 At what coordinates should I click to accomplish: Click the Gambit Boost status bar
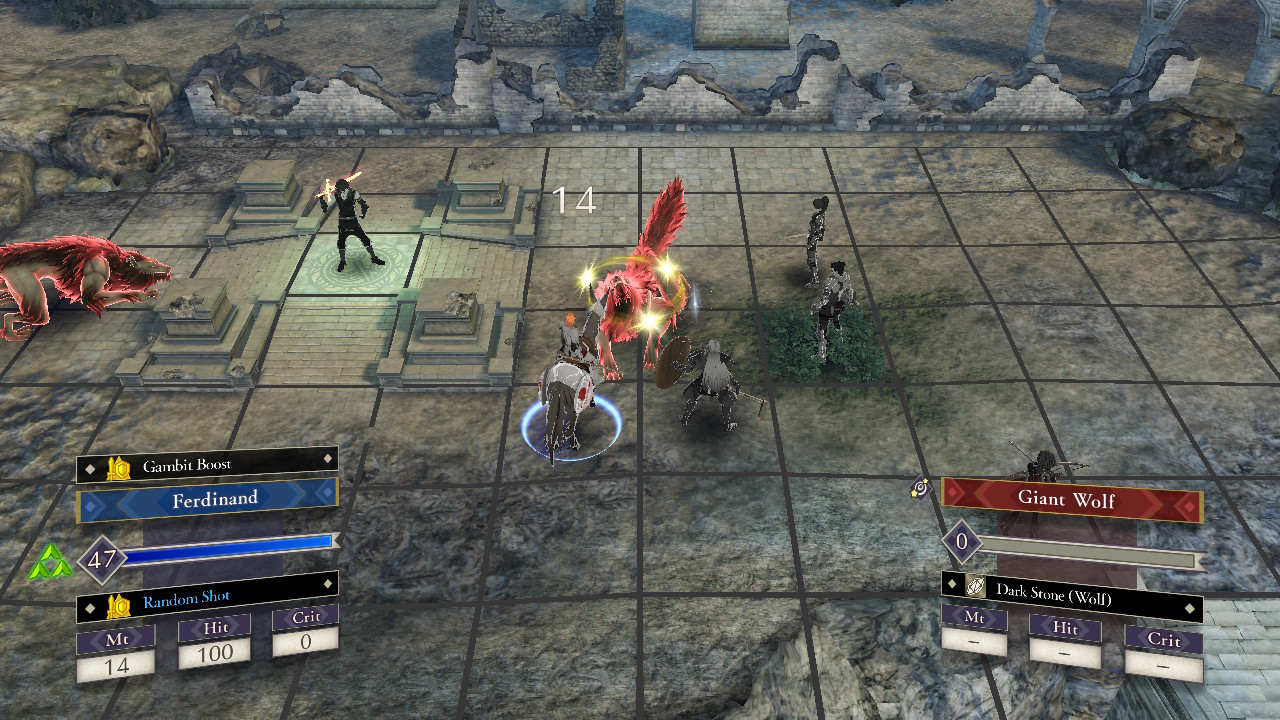point(208,466)
